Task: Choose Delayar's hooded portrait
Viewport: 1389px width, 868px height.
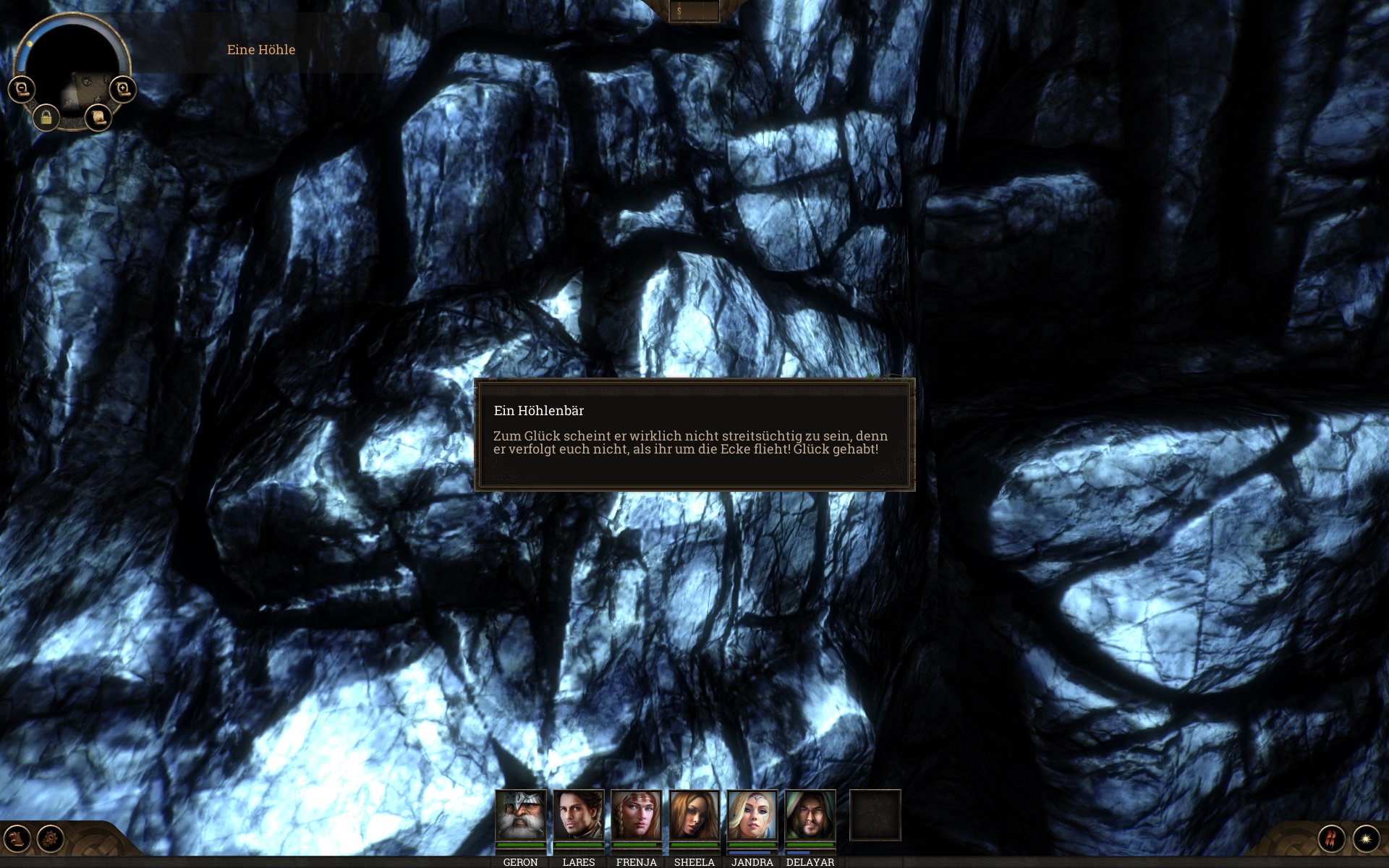Action: tap(810, 816)
